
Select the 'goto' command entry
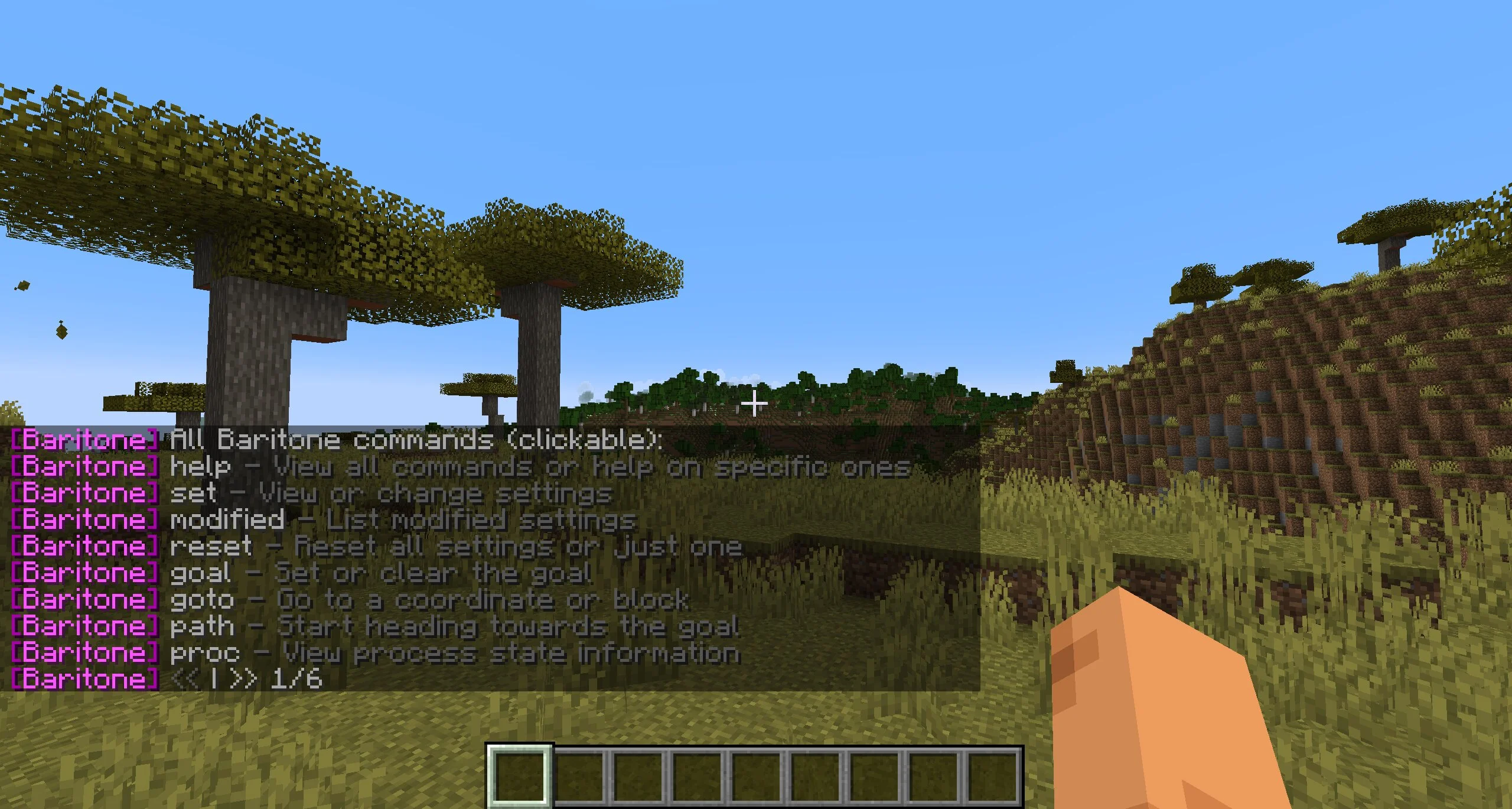(202, 600)
